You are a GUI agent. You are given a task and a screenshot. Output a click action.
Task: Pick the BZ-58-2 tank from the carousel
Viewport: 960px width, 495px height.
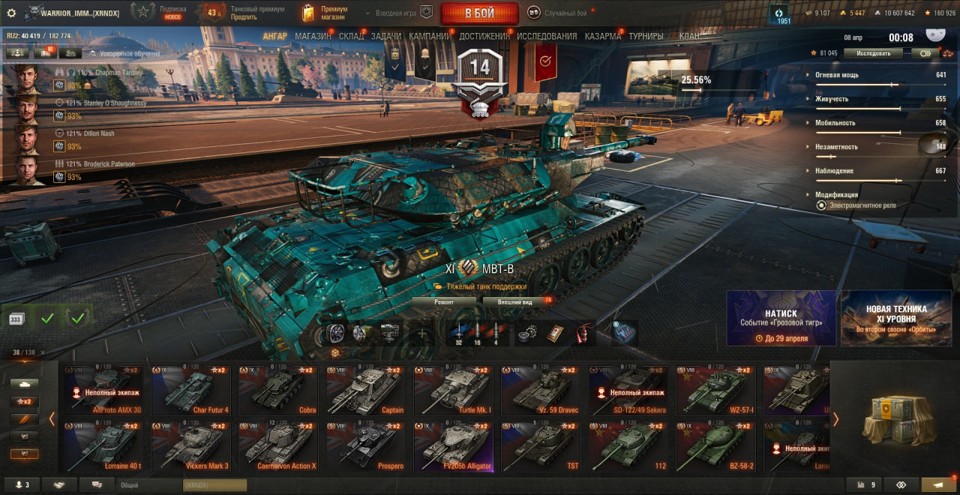coord(715,446)
